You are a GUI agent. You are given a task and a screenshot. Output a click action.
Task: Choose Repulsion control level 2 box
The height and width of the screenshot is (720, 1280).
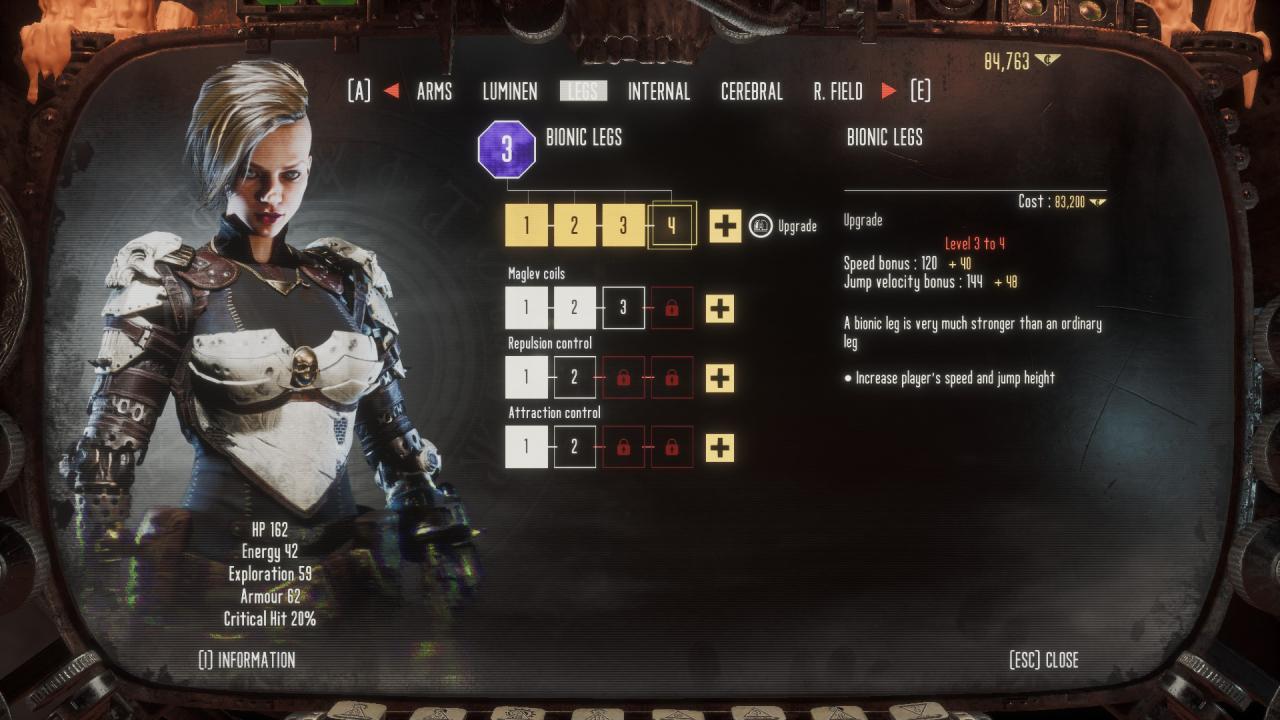click(574, 378)
